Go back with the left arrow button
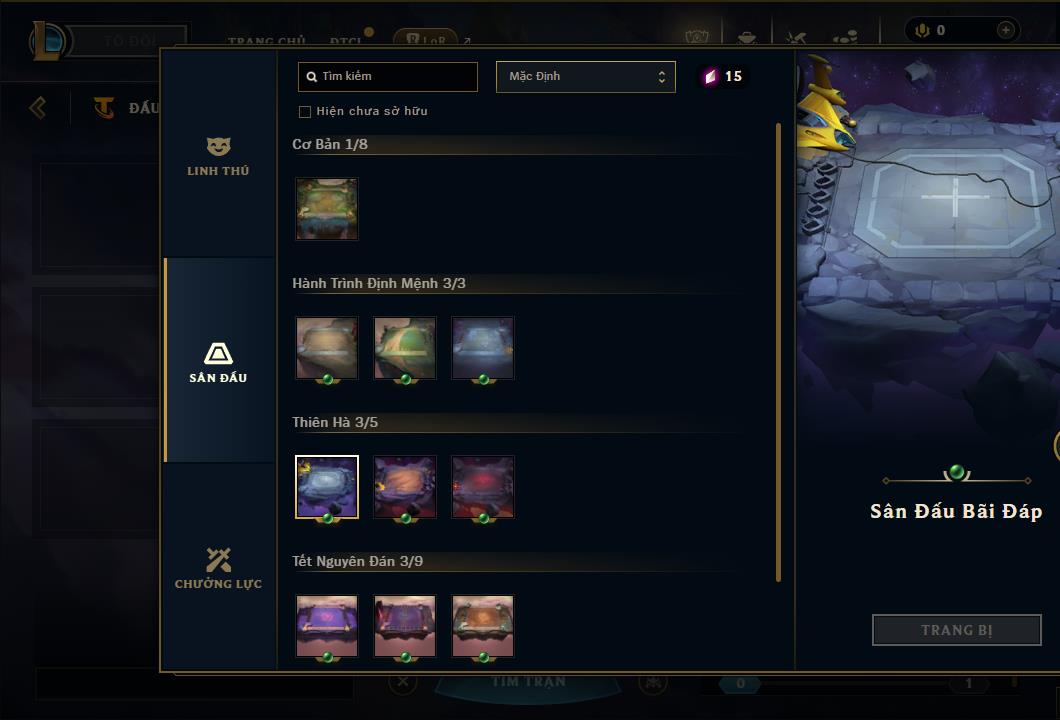 click(x=38, y=107)
